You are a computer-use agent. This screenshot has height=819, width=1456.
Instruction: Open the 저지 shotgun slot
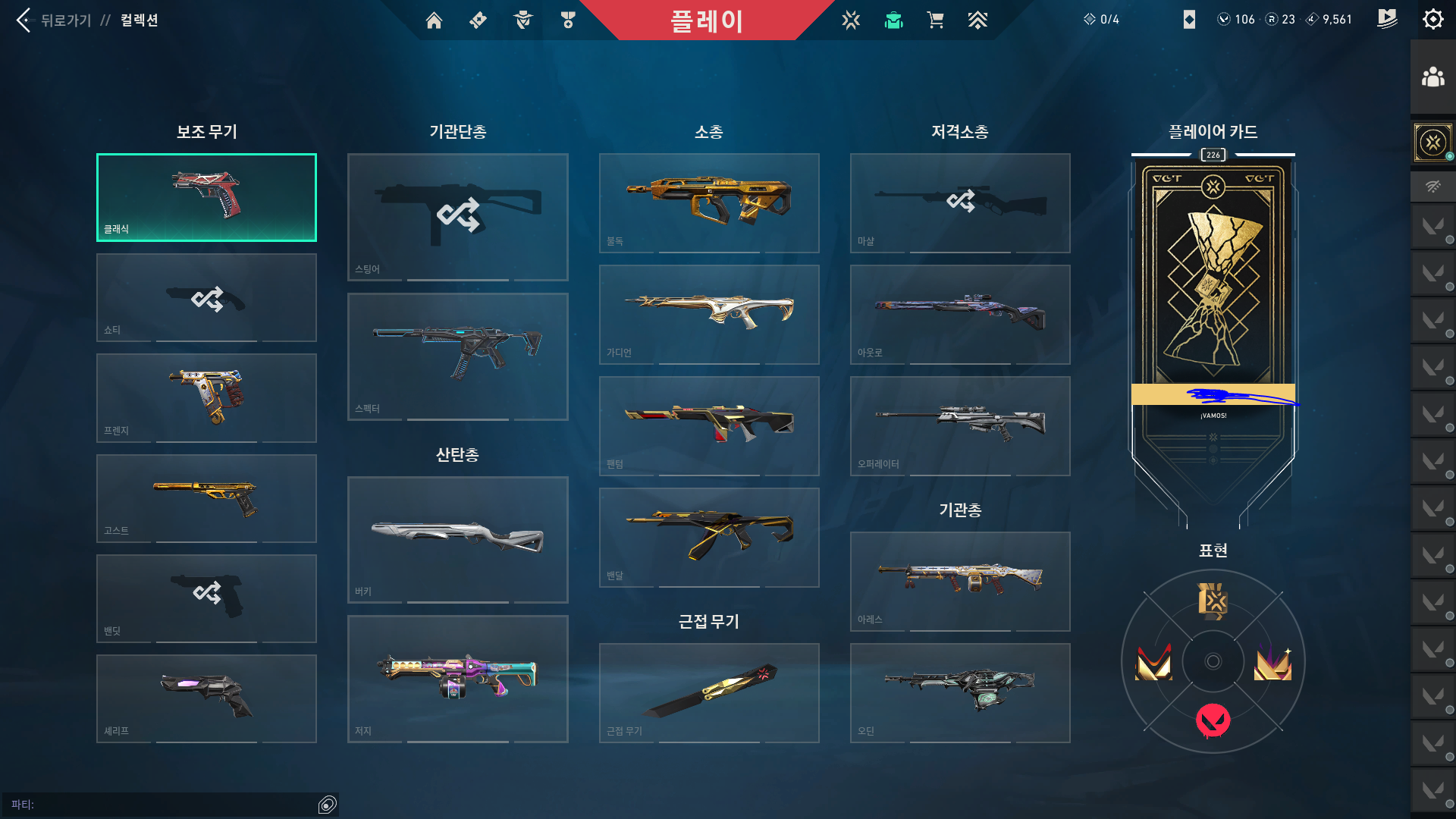pyautogui.click(x=458, y=679)
